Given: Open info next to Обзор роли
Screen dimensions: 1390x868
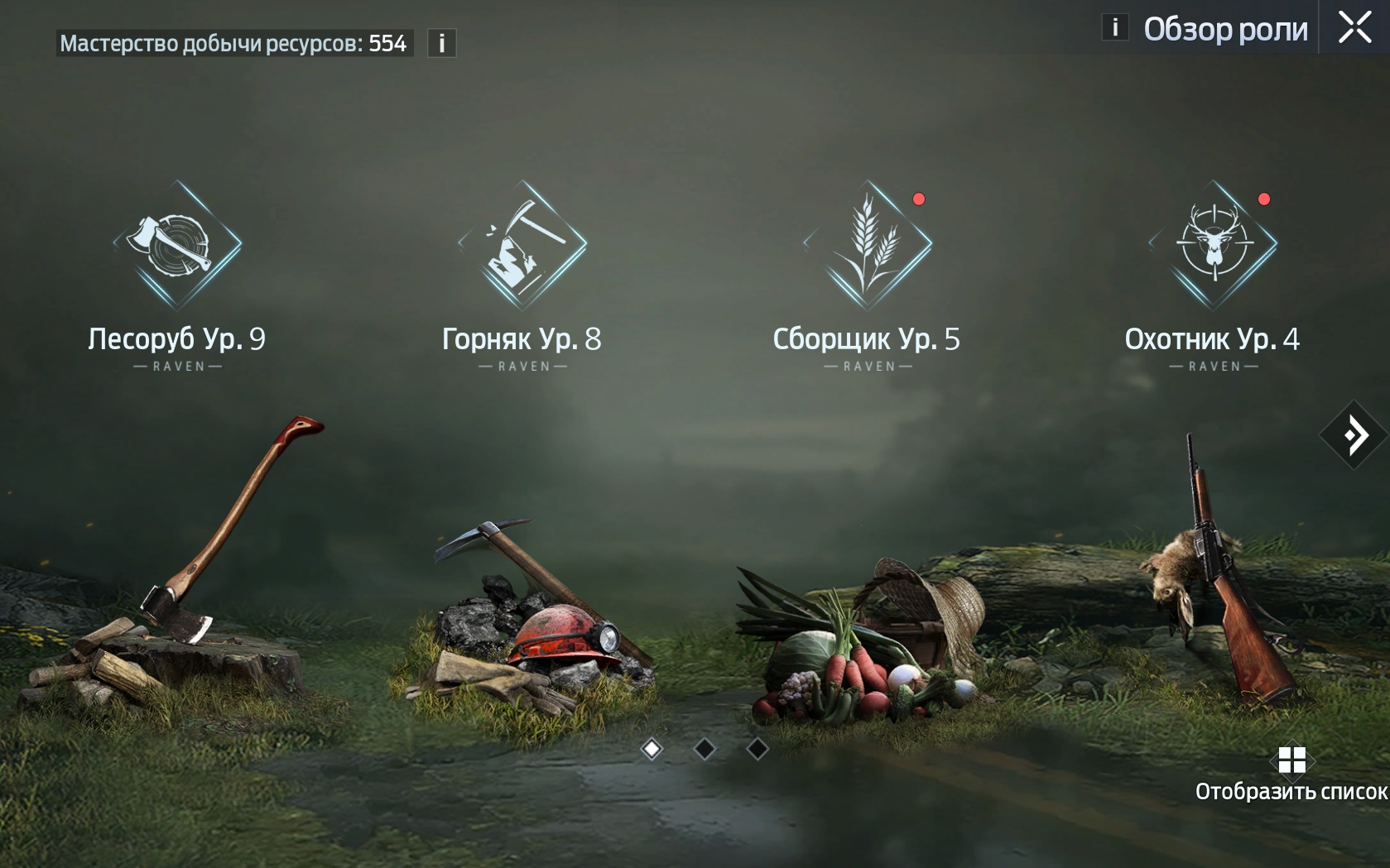Looking at the screenshot, I should [1115, 27].
